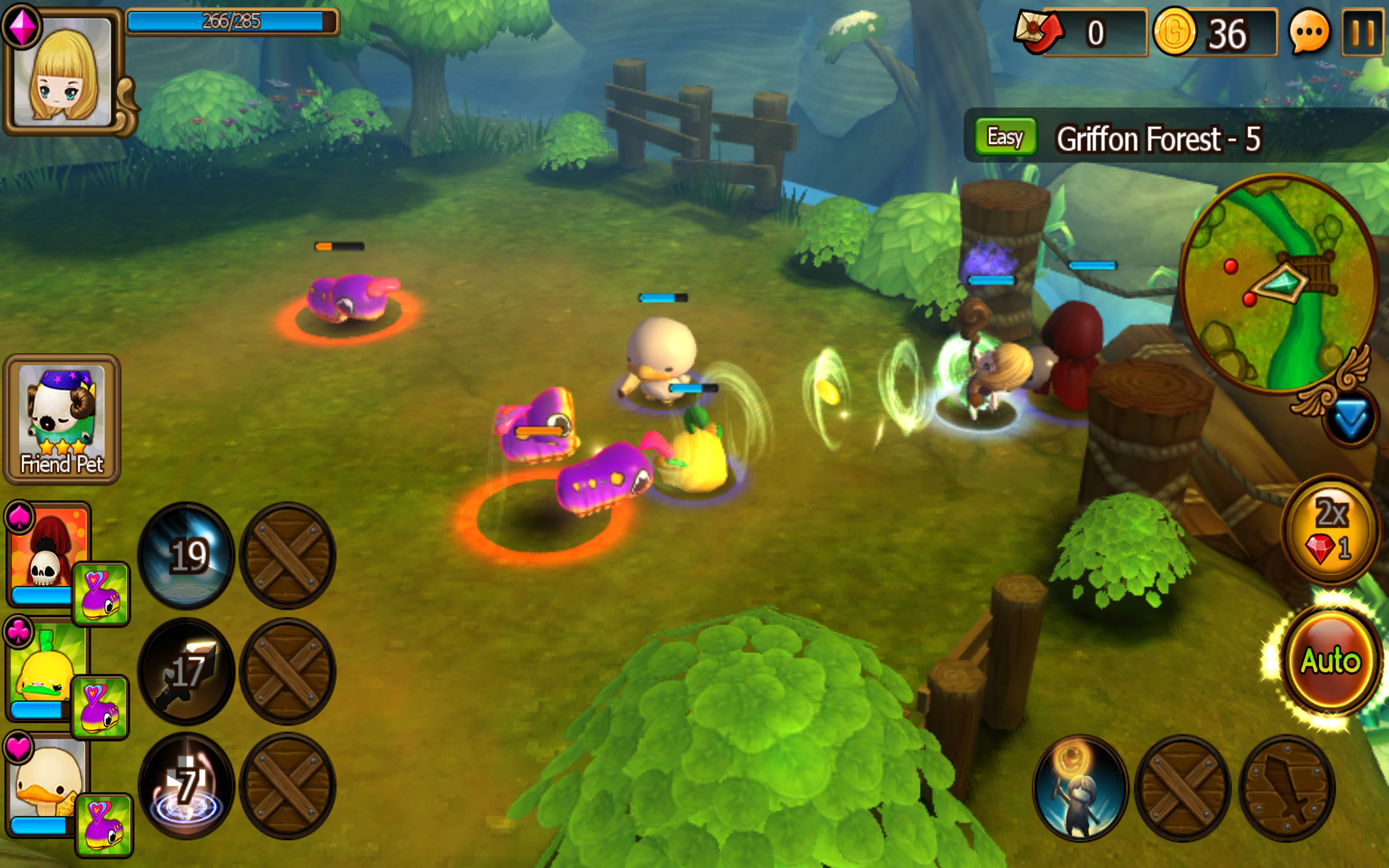The height and width of the screenshot is (868, 1389).
Task: Toggle the Auto battle button
Action: pos(1330,661)
